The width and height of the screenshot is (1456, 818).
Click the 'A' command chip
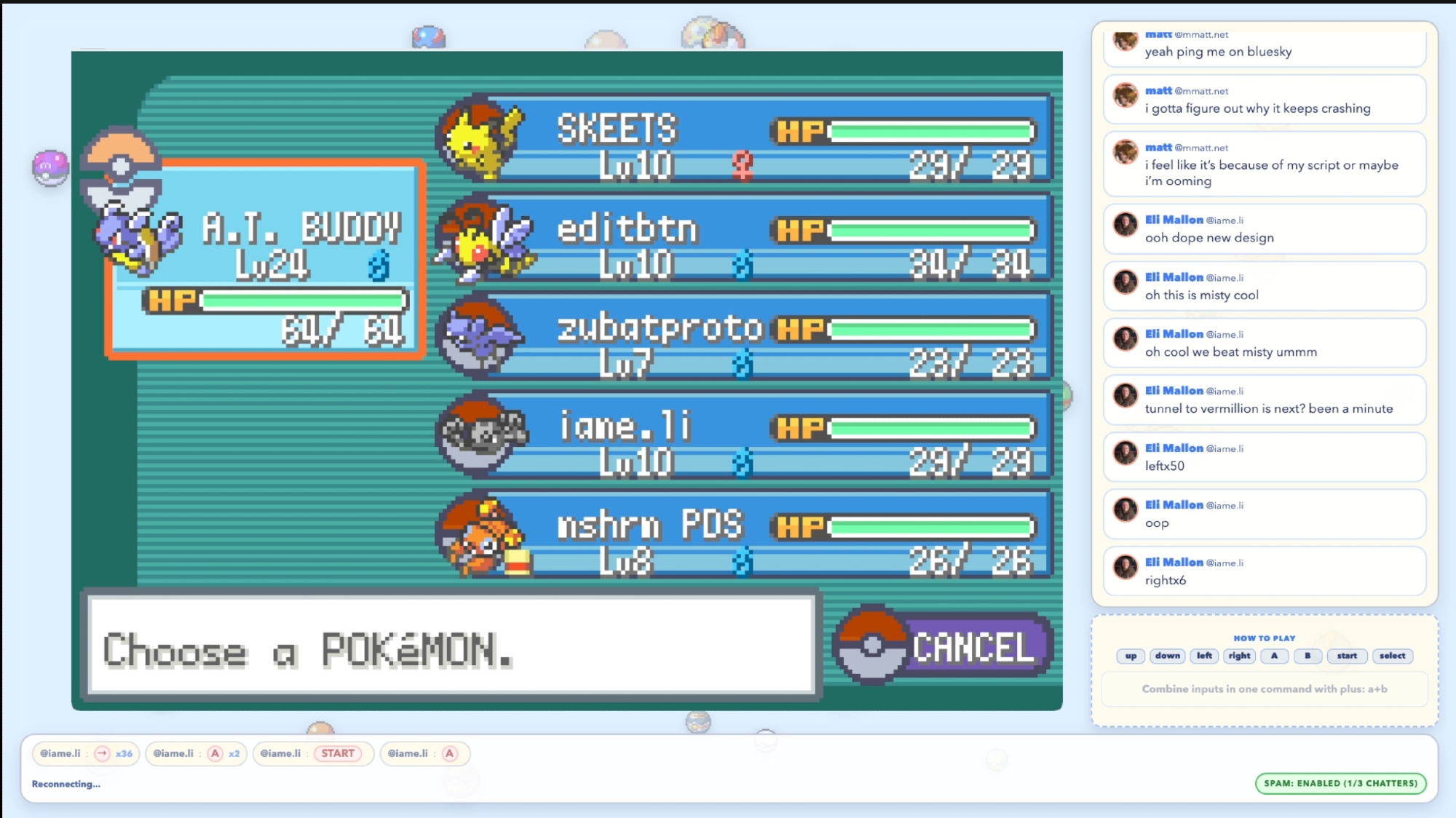[x=1274, y=656]
